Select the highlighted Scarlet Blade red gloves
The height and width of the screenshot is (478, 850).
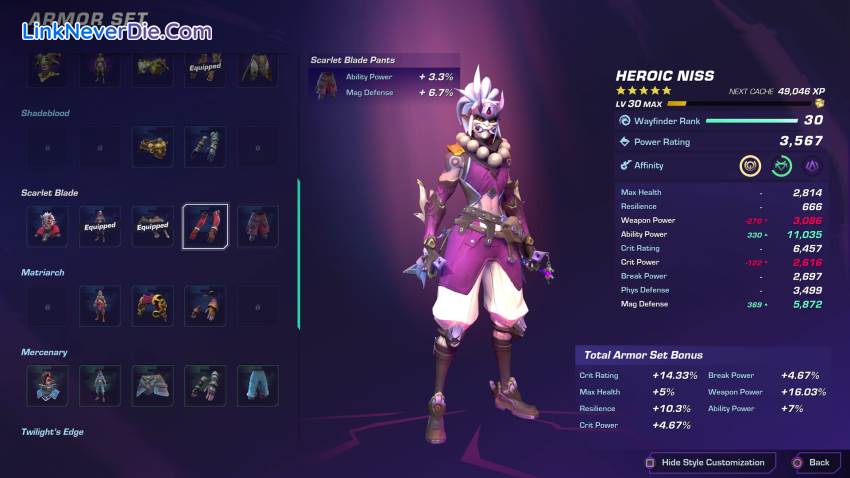point(205,226)
